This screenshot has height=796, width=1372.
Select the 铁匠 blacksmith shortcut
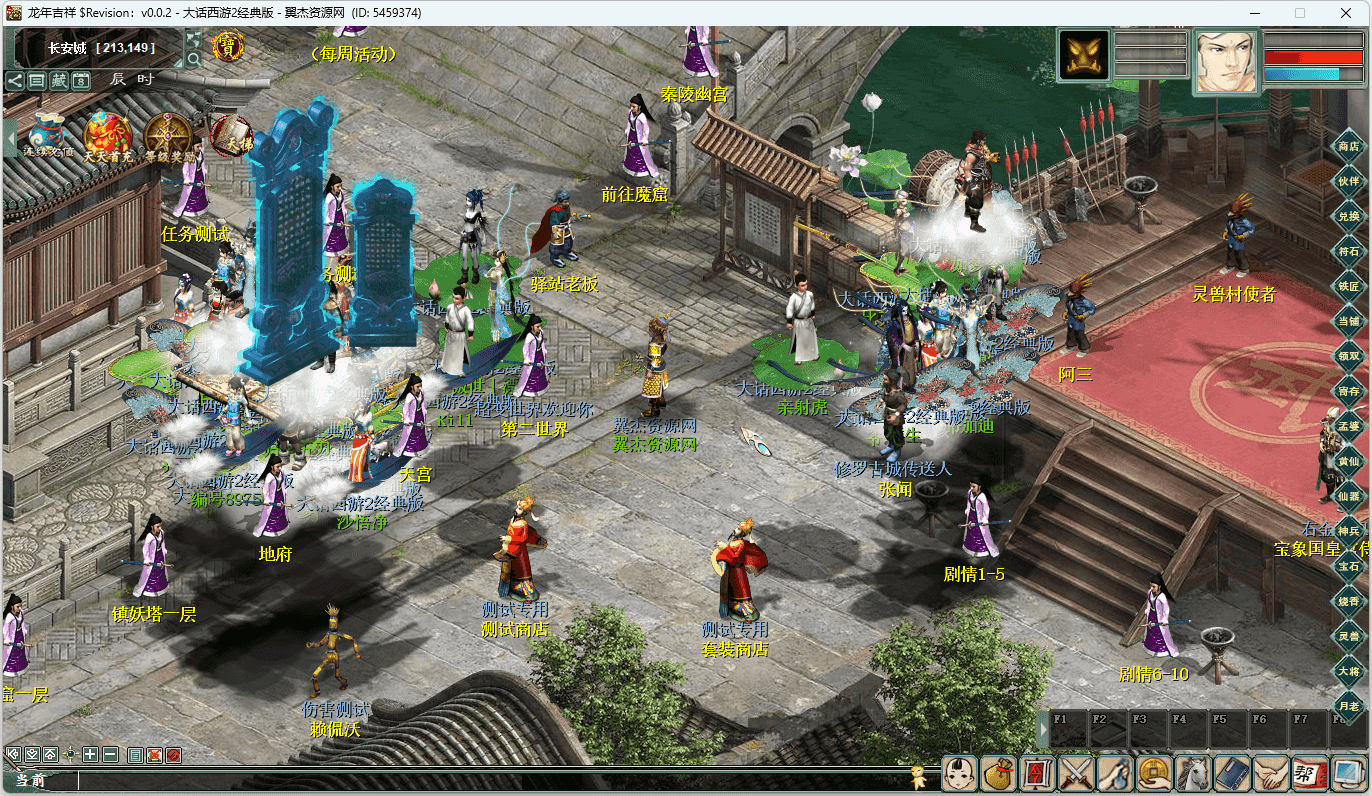[1349, 285]
